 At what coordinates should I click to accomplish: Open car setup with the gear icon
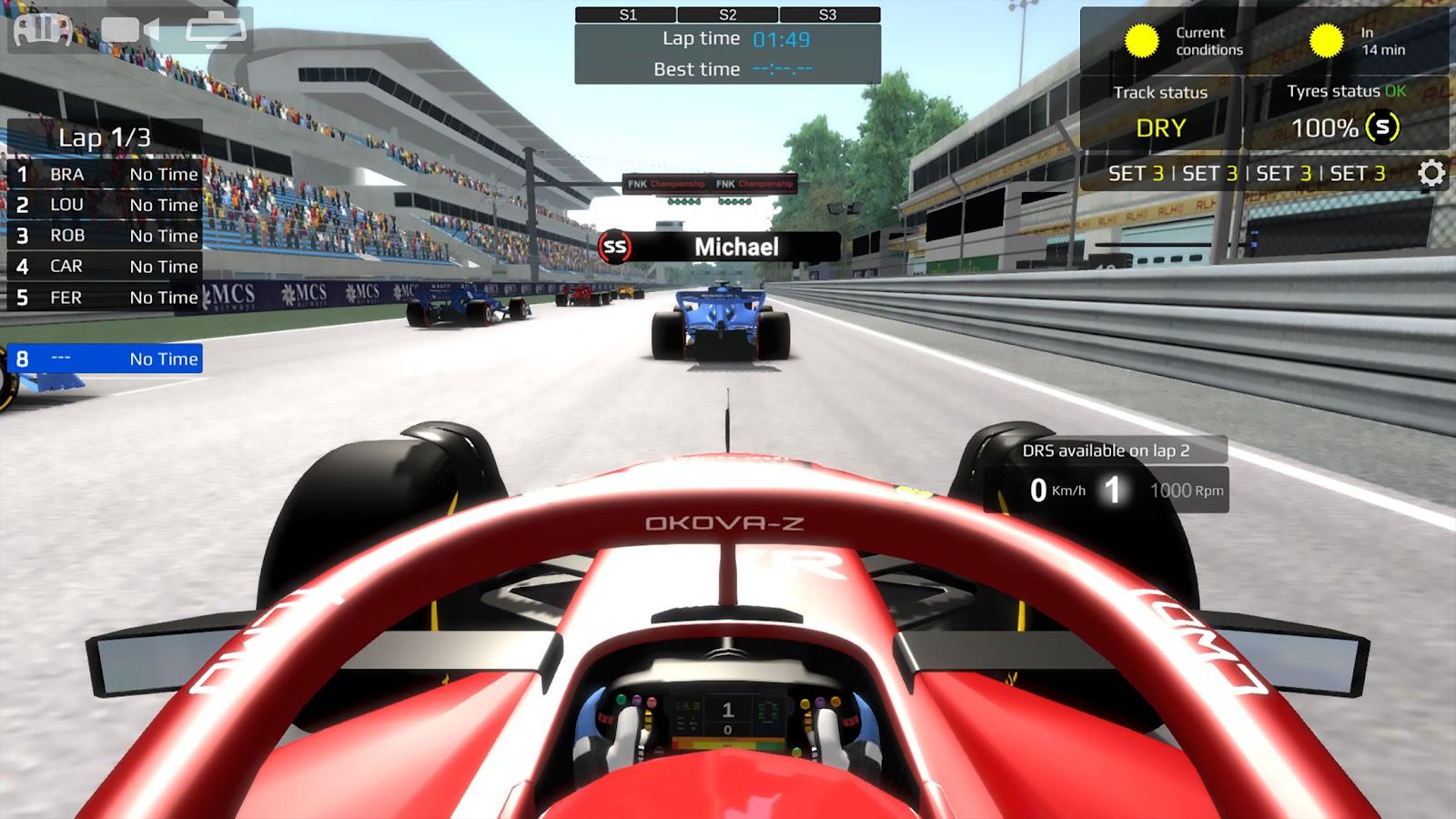coord(1431,173)
